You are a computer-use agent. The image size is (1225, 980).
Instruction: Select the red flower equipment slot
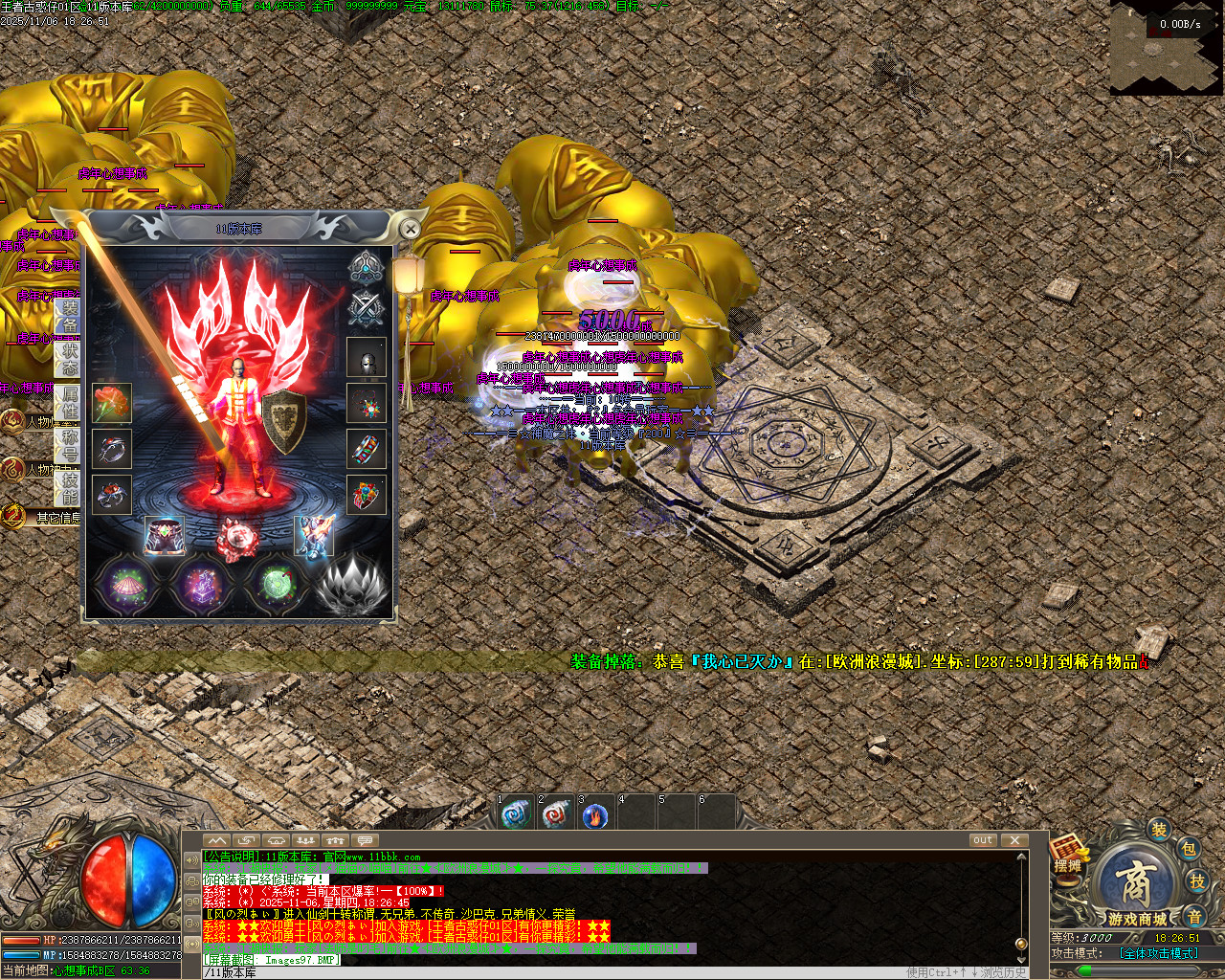click(112, 403)
